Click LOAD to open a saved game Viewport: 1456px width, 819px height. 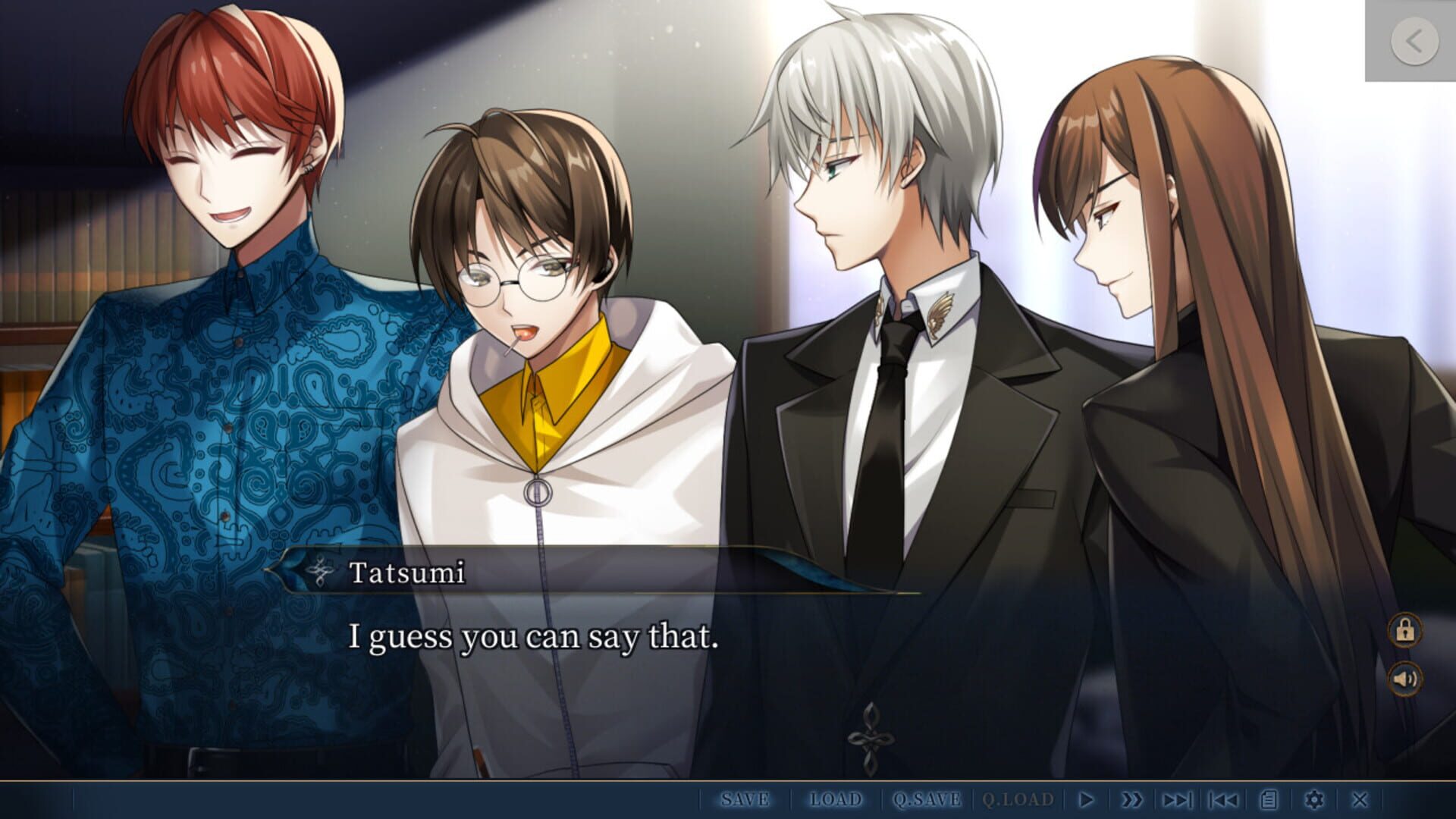point(838,799)
